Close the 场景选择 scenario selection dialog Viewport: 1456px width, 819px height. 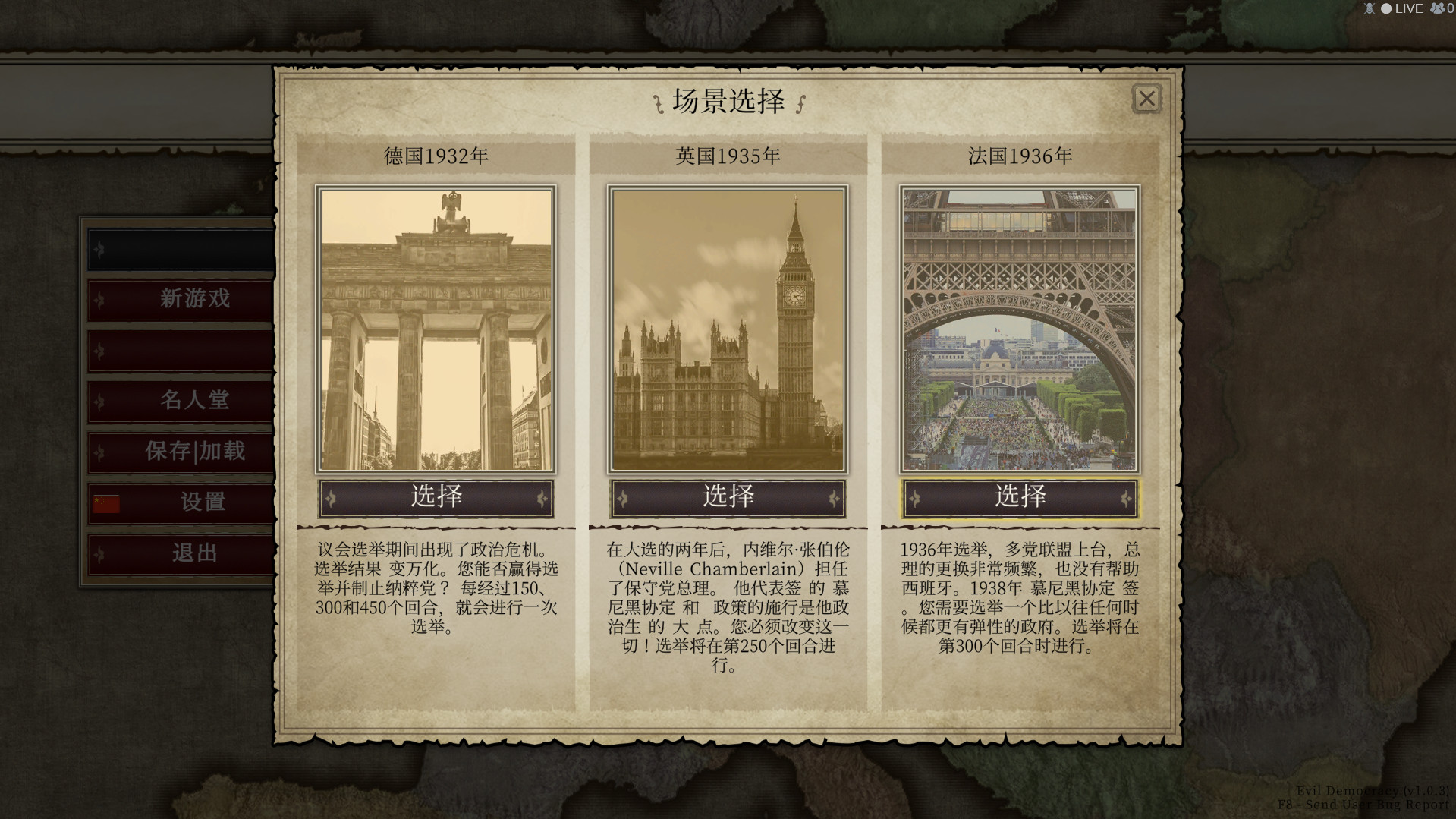[x=1146, y=99]
